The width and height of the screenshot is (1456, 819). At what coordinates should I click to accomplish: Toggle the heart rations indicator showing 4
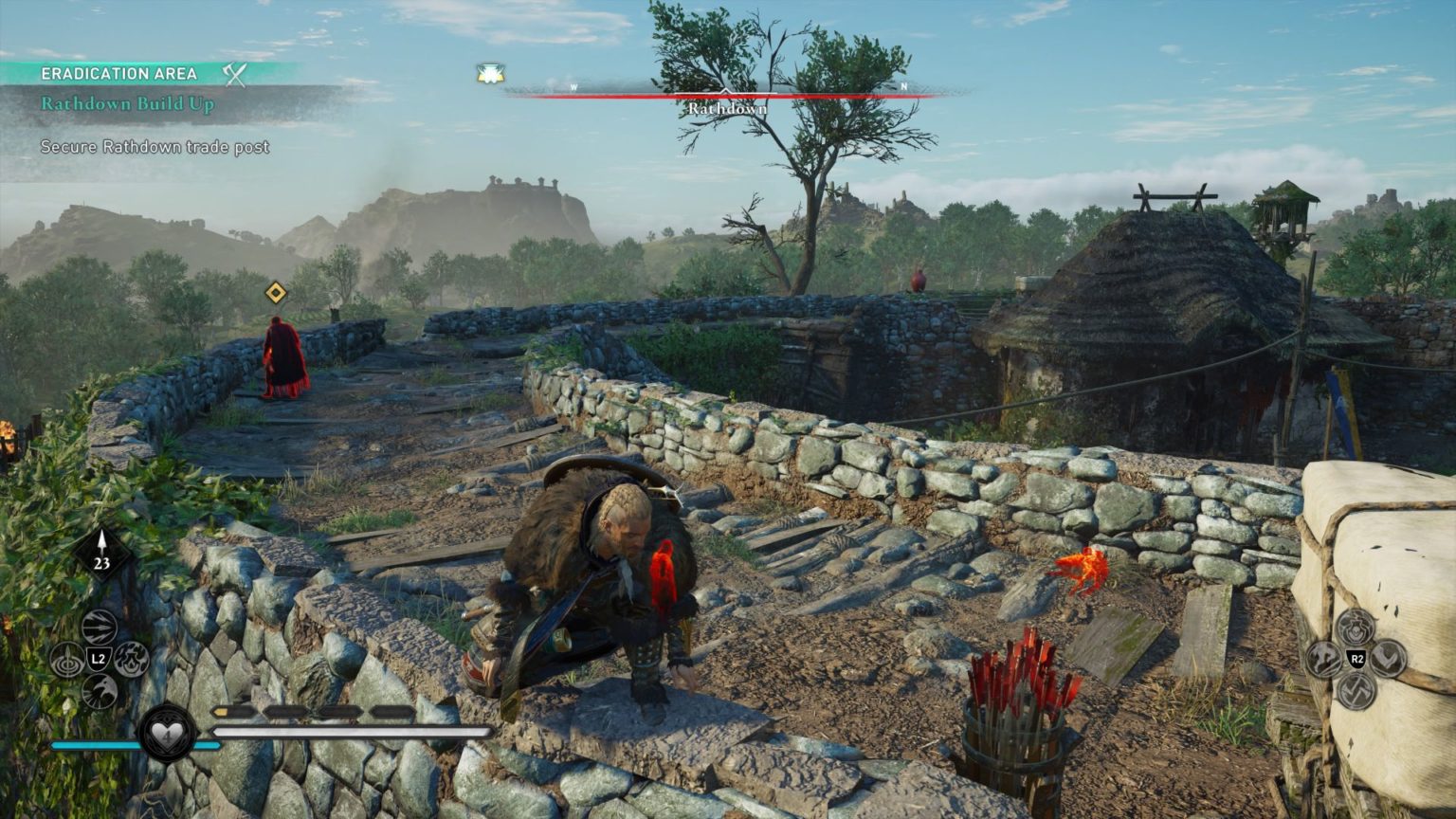point(169,735)
